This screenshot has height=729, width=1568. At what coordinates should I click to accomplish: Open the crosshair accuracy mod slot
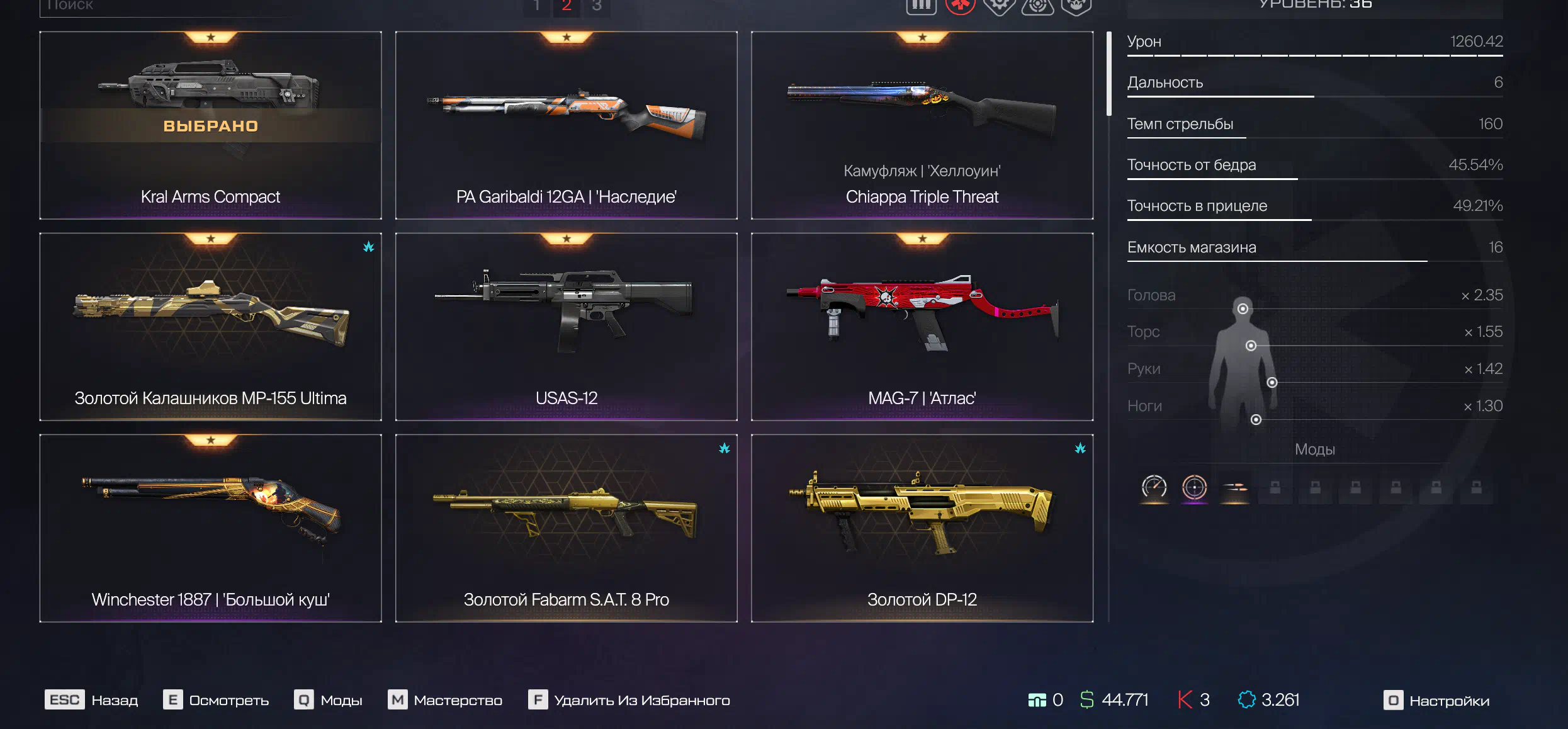point(1194,487)
